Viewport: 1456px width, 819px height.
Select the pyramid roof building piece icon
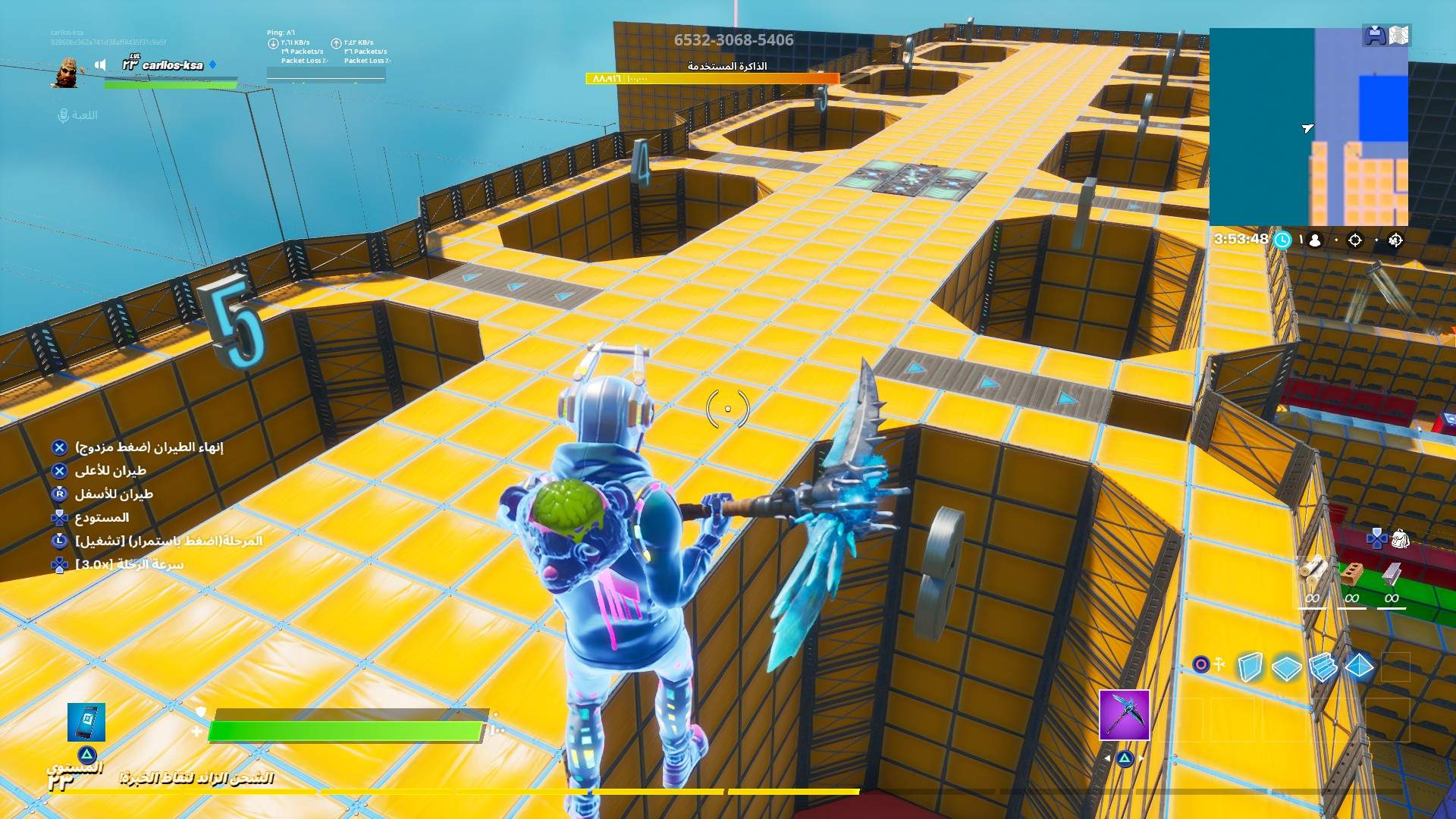tap(1359, 666)
